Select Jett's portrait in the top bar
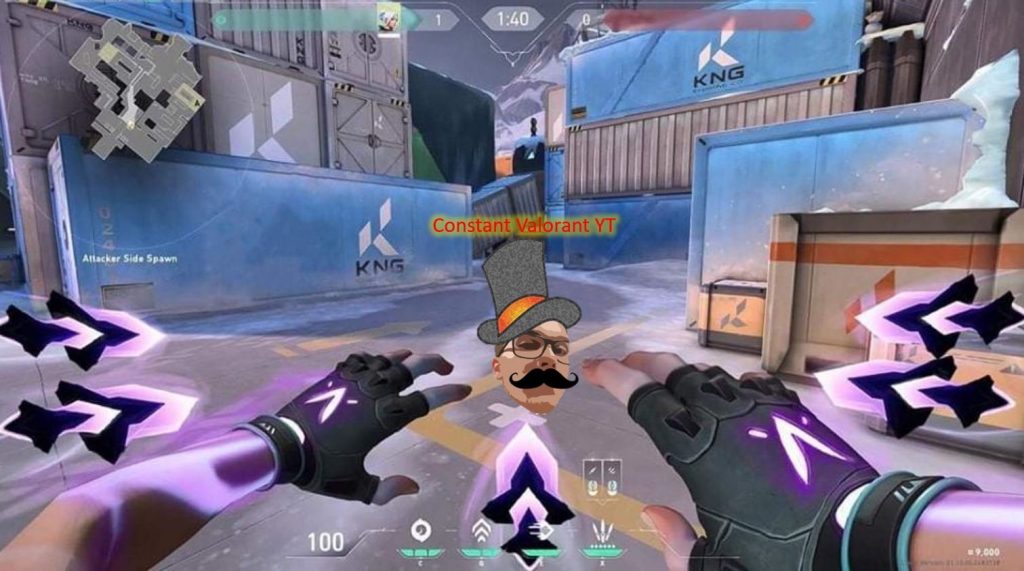Viewport: 1024px width, 571px height. tap(388, 17)
